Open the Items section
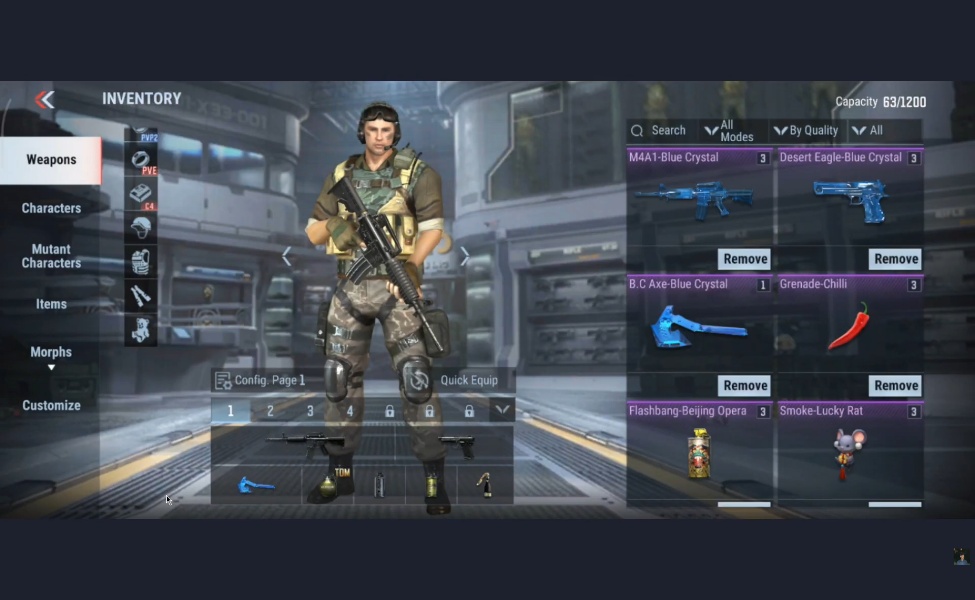This screenshot has height=600, width=975. coord(51,304)
